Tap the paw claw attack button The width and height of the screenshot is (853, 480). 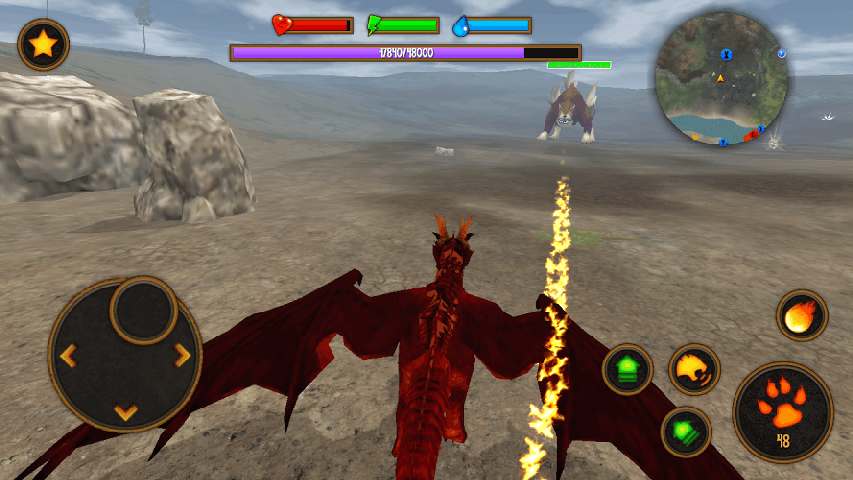pos(782,411)
